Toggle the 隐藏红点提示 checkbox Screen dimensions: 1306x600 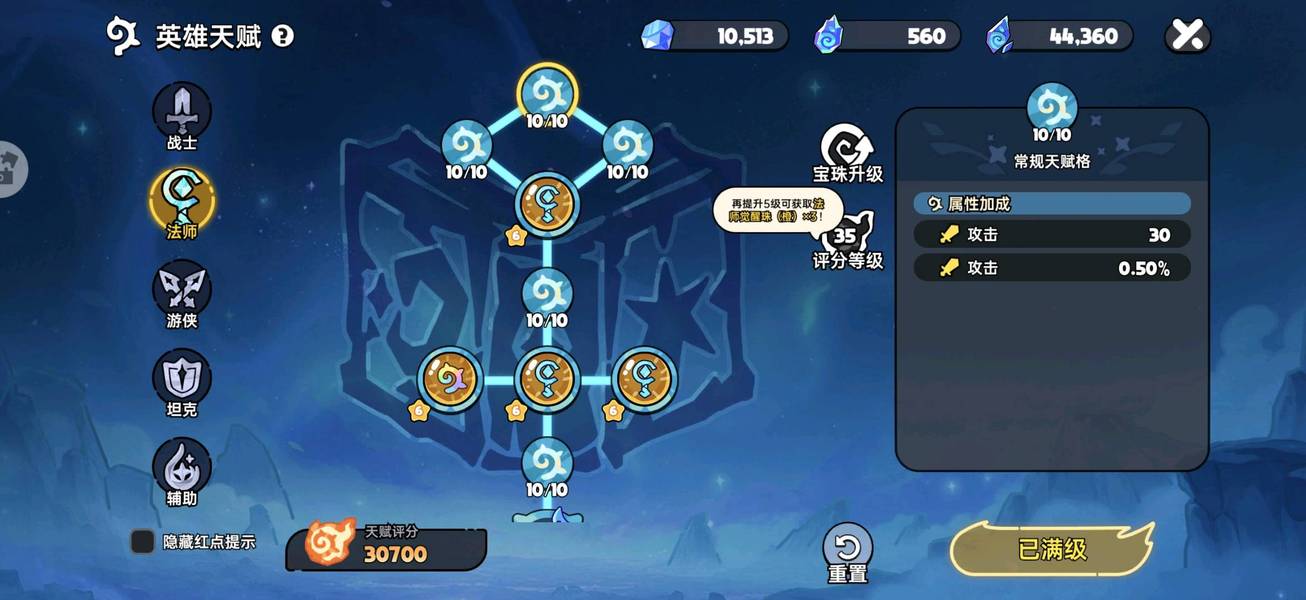143,542
